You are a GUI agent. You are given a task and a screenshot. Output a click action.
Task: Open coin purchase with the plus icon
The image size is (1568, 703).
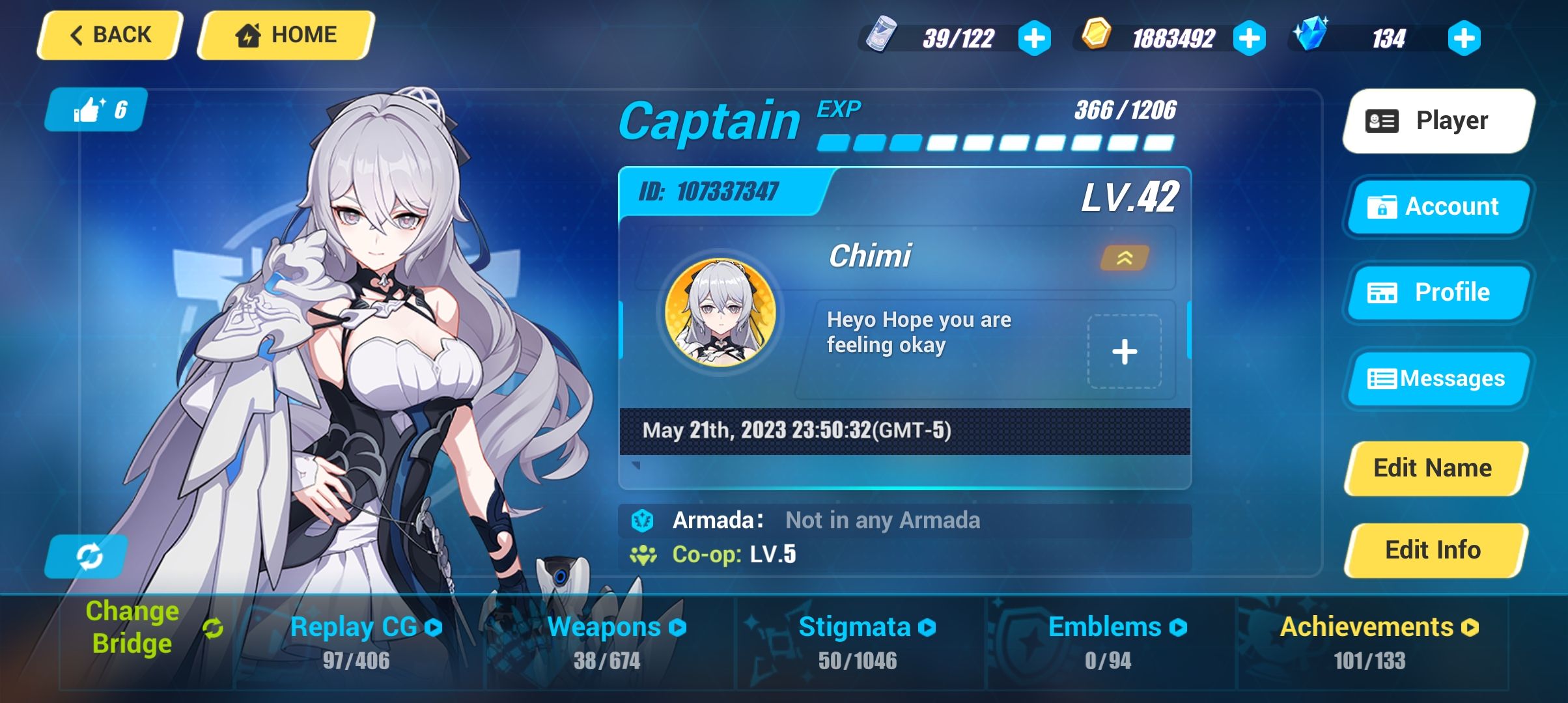tap(1248, 38)
